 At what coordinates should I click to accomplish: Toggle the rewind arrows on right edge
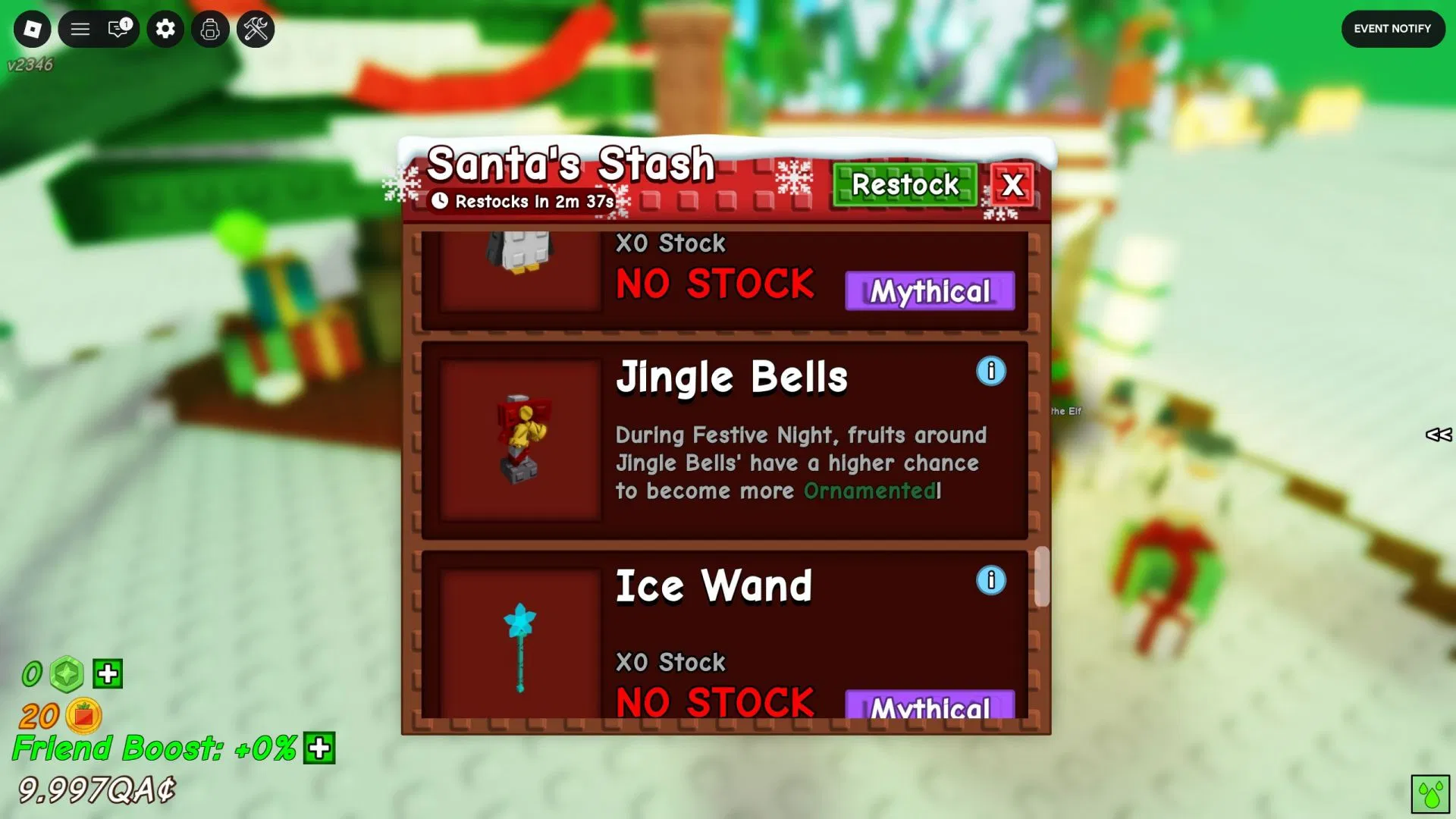(x=1439, y=435)
